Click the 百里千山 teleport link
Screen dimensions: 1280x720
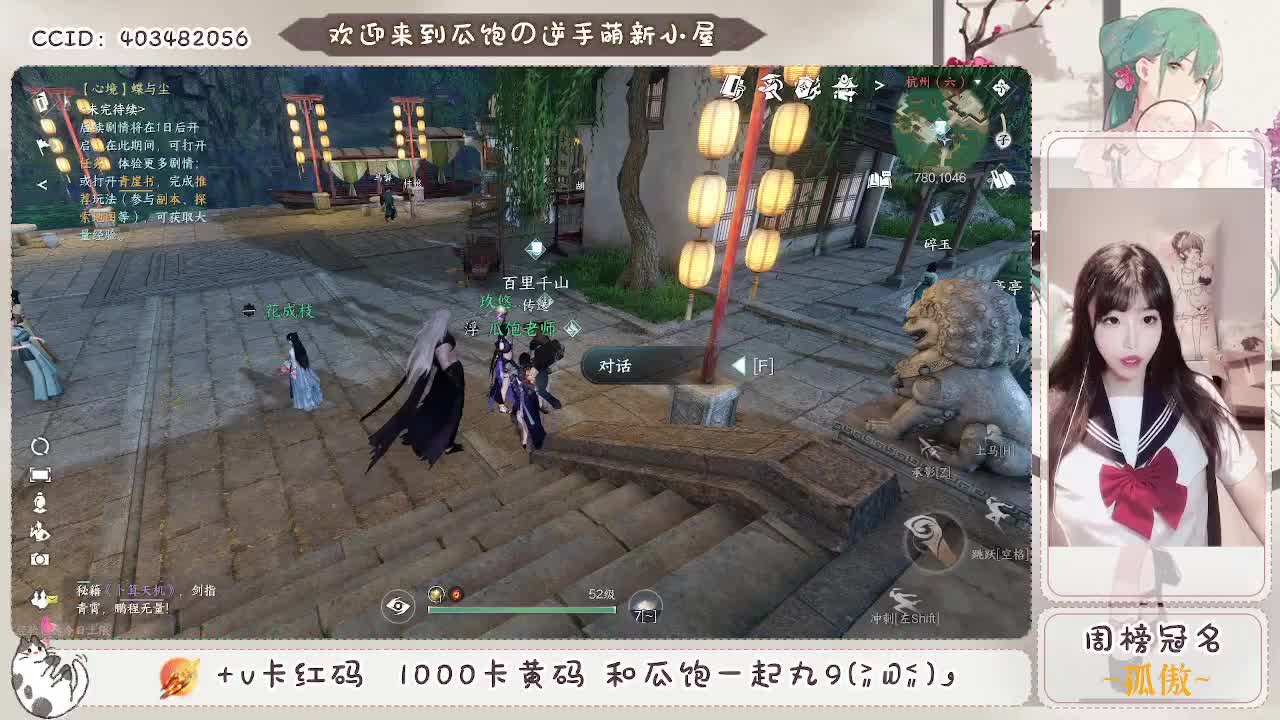point(536,283)
